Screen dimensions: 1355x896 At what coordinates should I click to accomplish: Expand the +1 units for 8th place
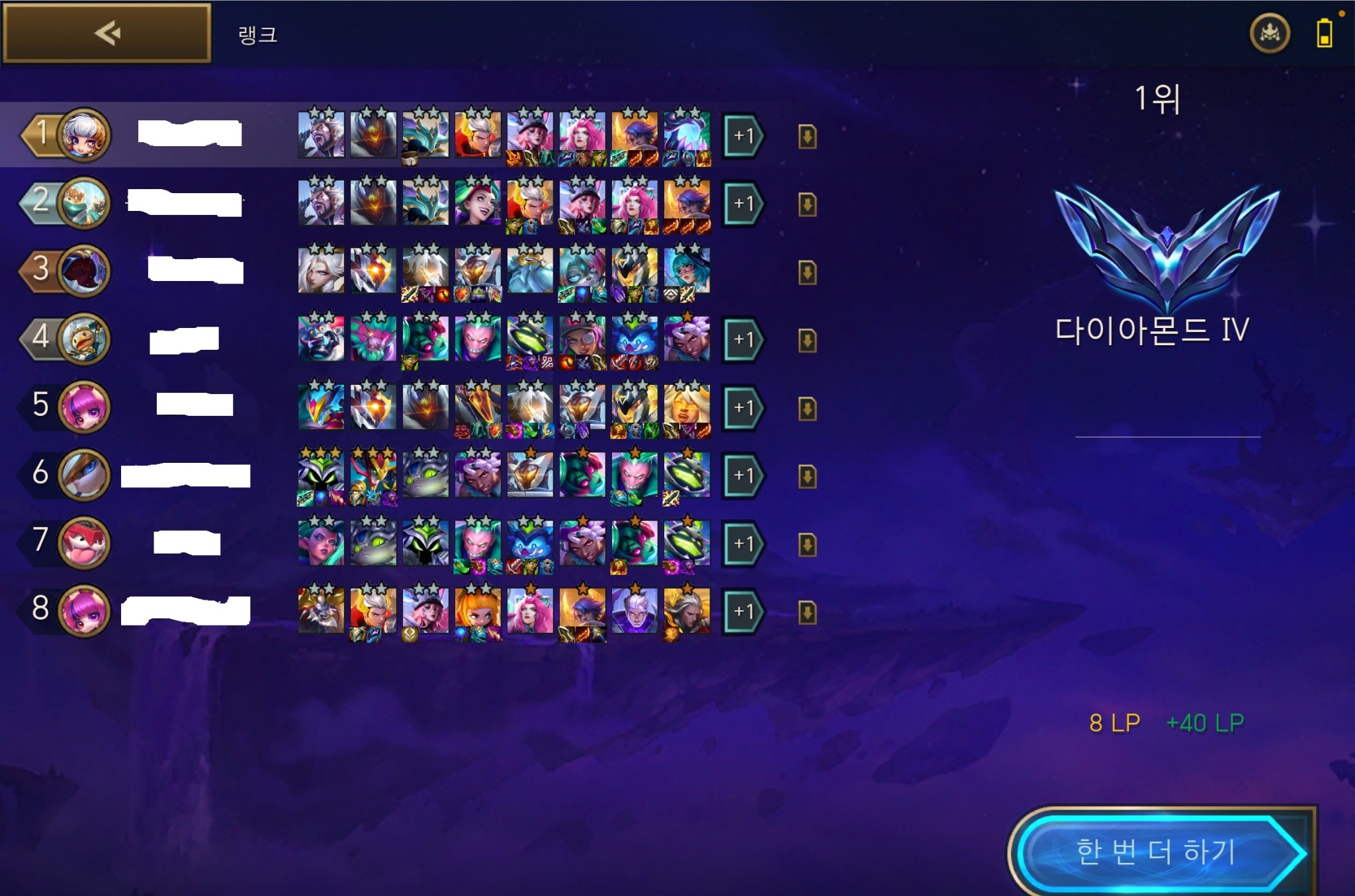click(742, 612)
